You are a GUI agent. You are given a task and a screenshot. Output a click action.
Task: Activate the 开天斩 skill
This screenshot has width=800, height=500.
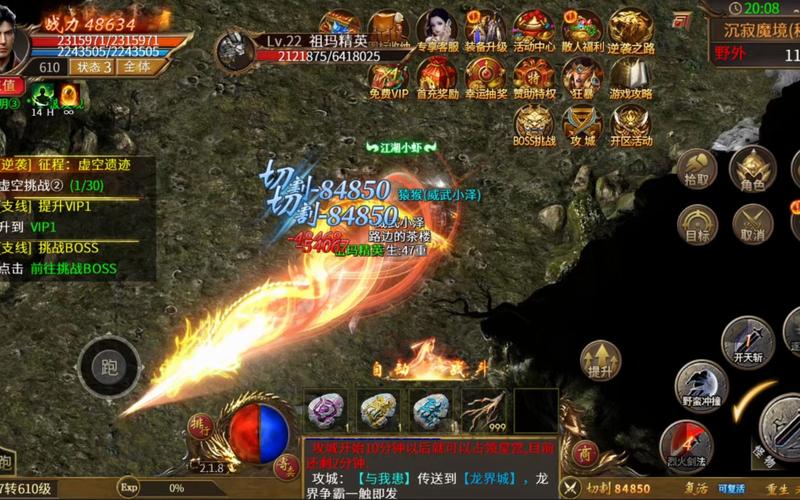click(748, 342)
